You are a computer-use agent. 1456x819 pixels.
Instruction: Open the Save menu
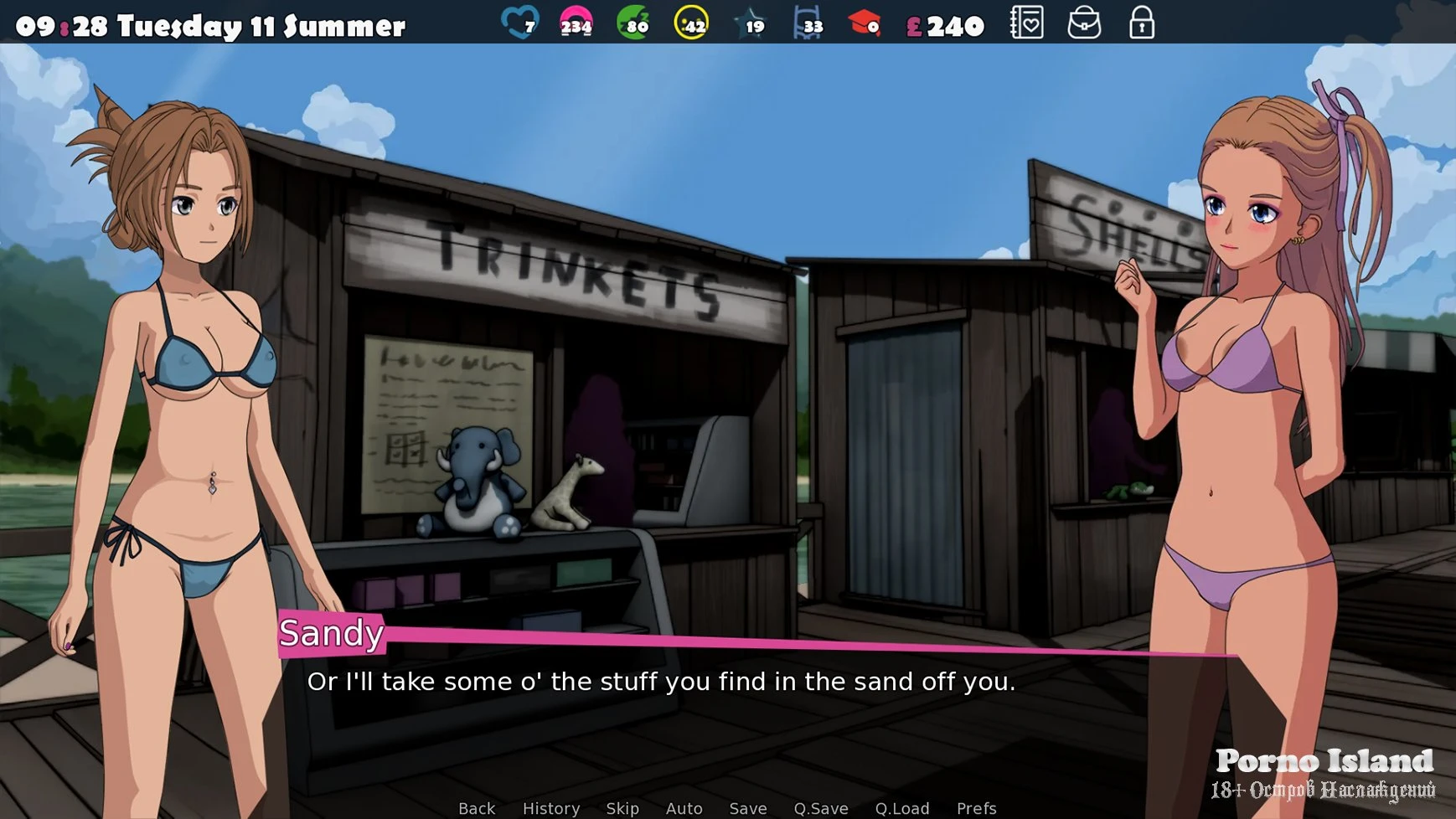(x=748, y=808)
